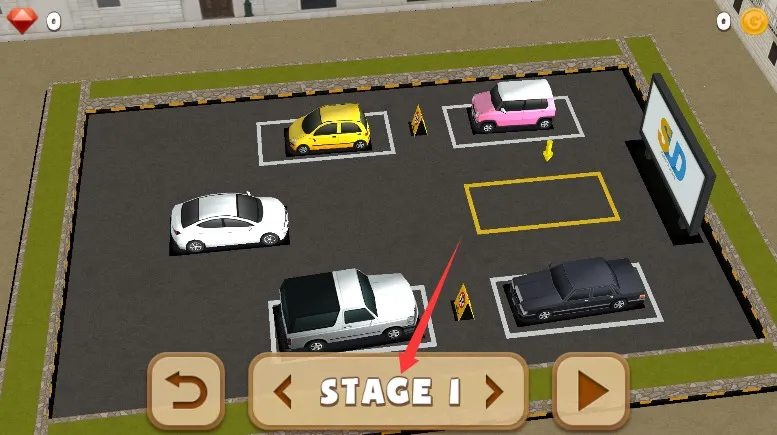
Task: Tap the red gem currency icon
Action: 23,20
